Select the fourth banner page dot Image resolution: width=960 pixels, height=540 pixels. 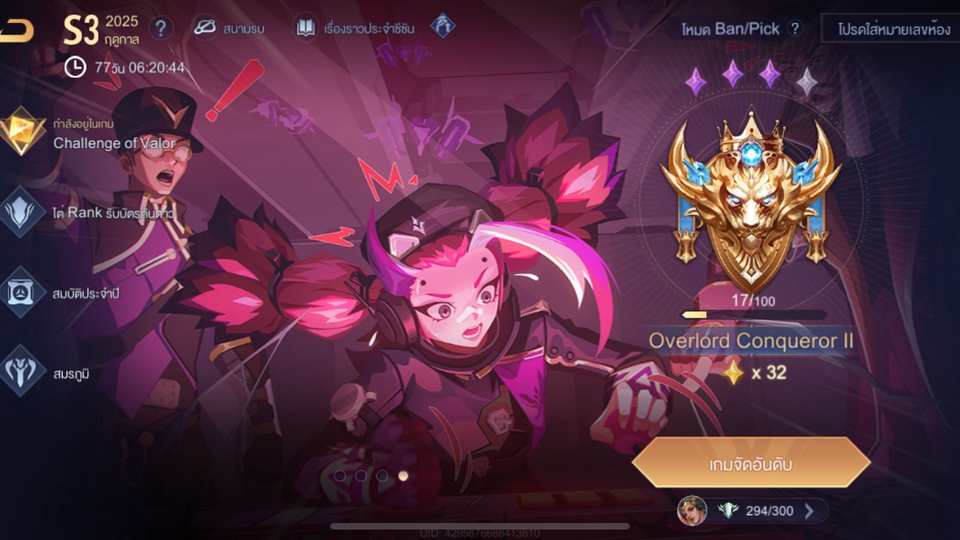(x=403, y=476)
